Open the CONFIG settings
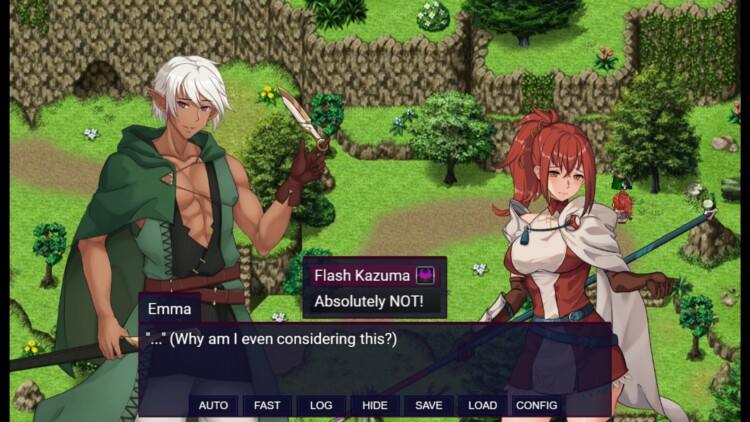The image size is (750, 422). (x=536, y=405)
